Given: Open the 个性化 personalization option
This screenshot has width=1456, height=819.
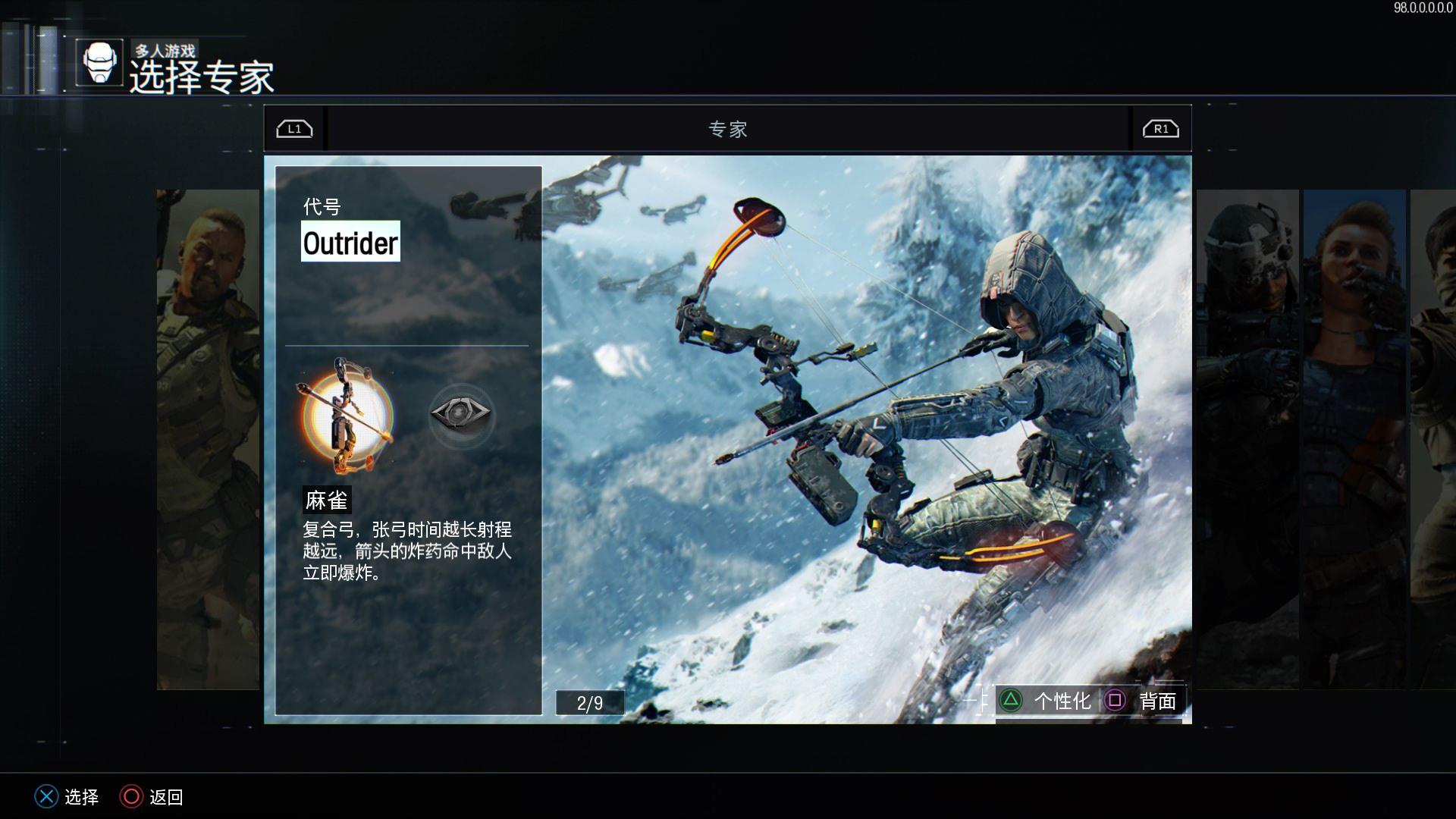Looking at the screenshot, I should (1047, 701).
